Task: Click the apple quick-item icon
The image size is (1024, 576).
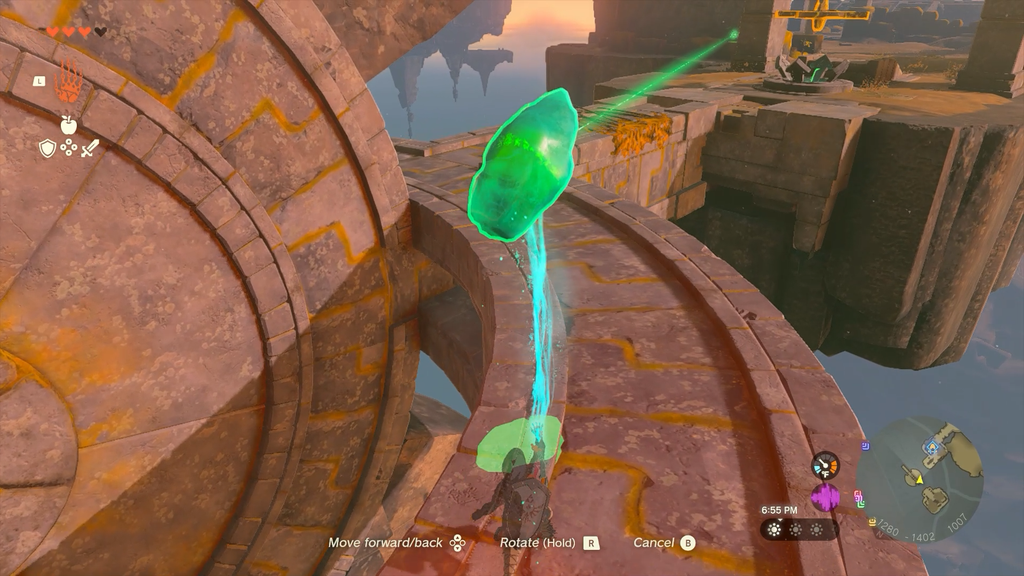Action: (x=69, y=125)
